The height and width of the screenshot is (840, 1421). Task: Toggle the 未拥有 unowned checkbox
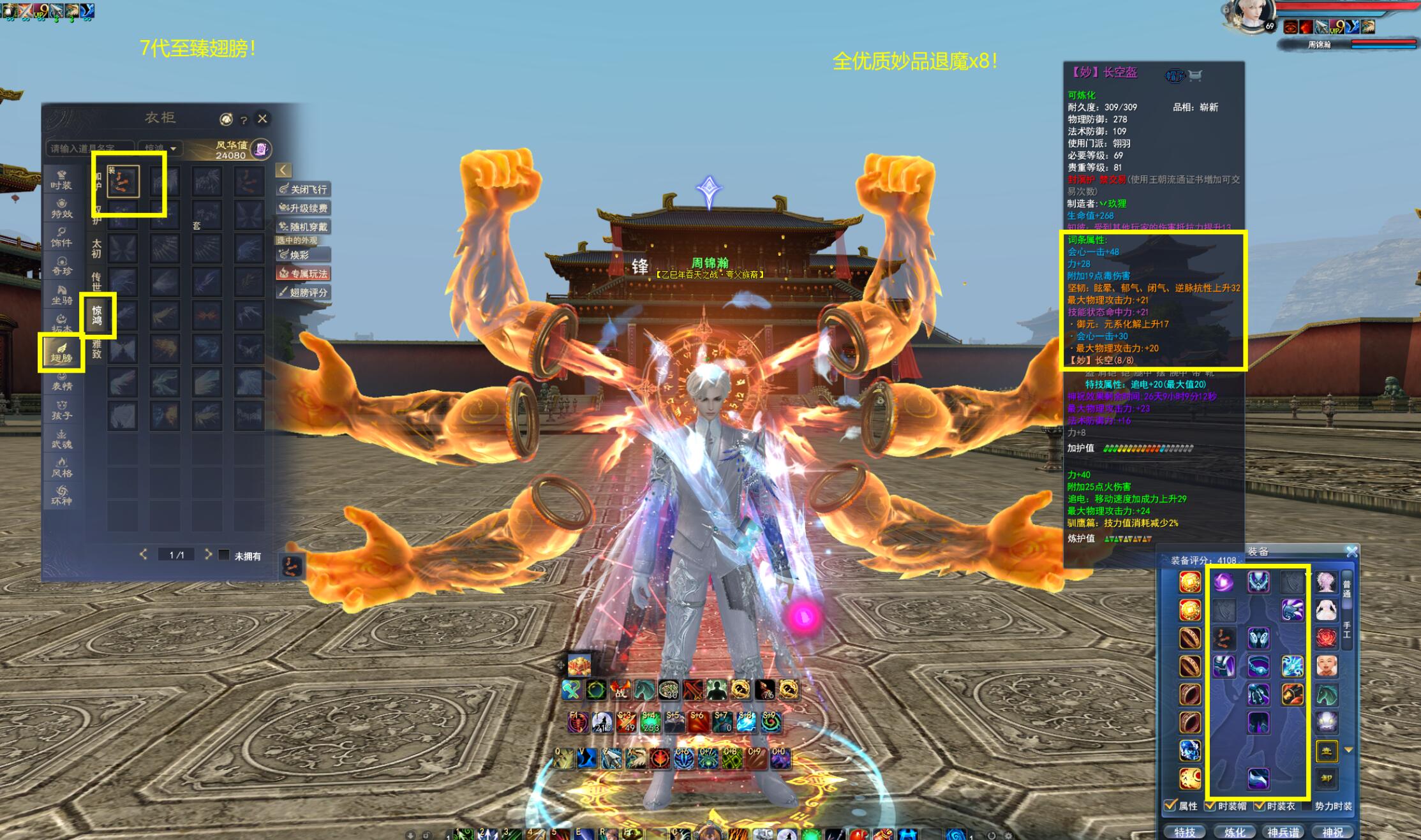224,555
